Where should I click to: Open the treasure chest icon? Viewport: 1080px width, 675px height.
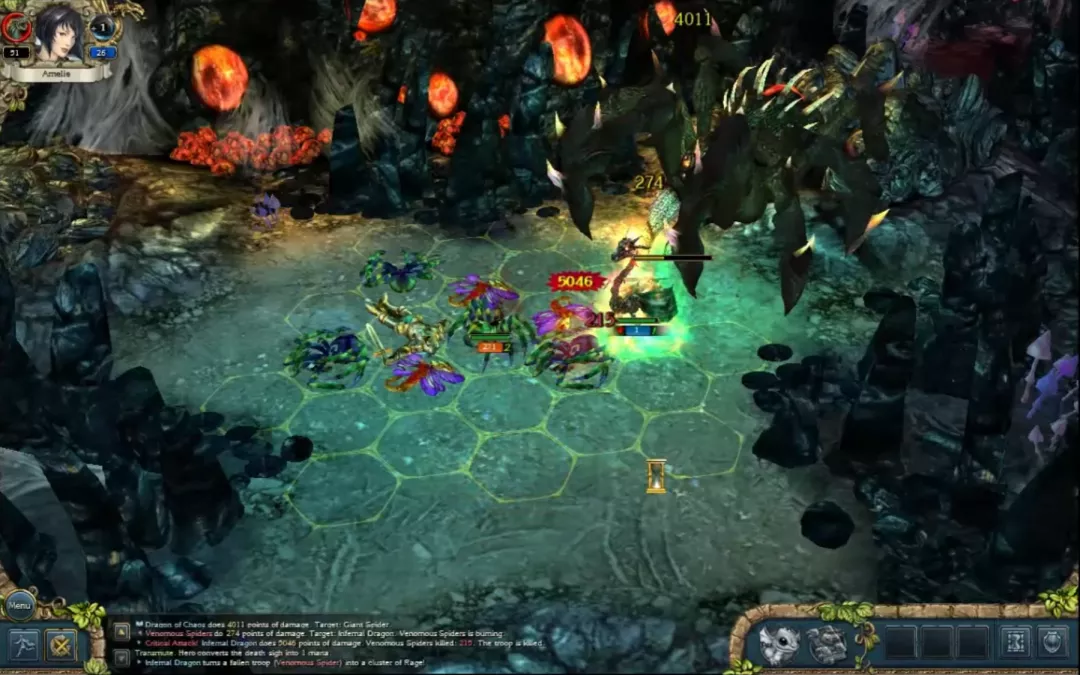pyautogui.click(x=828, y=644)
